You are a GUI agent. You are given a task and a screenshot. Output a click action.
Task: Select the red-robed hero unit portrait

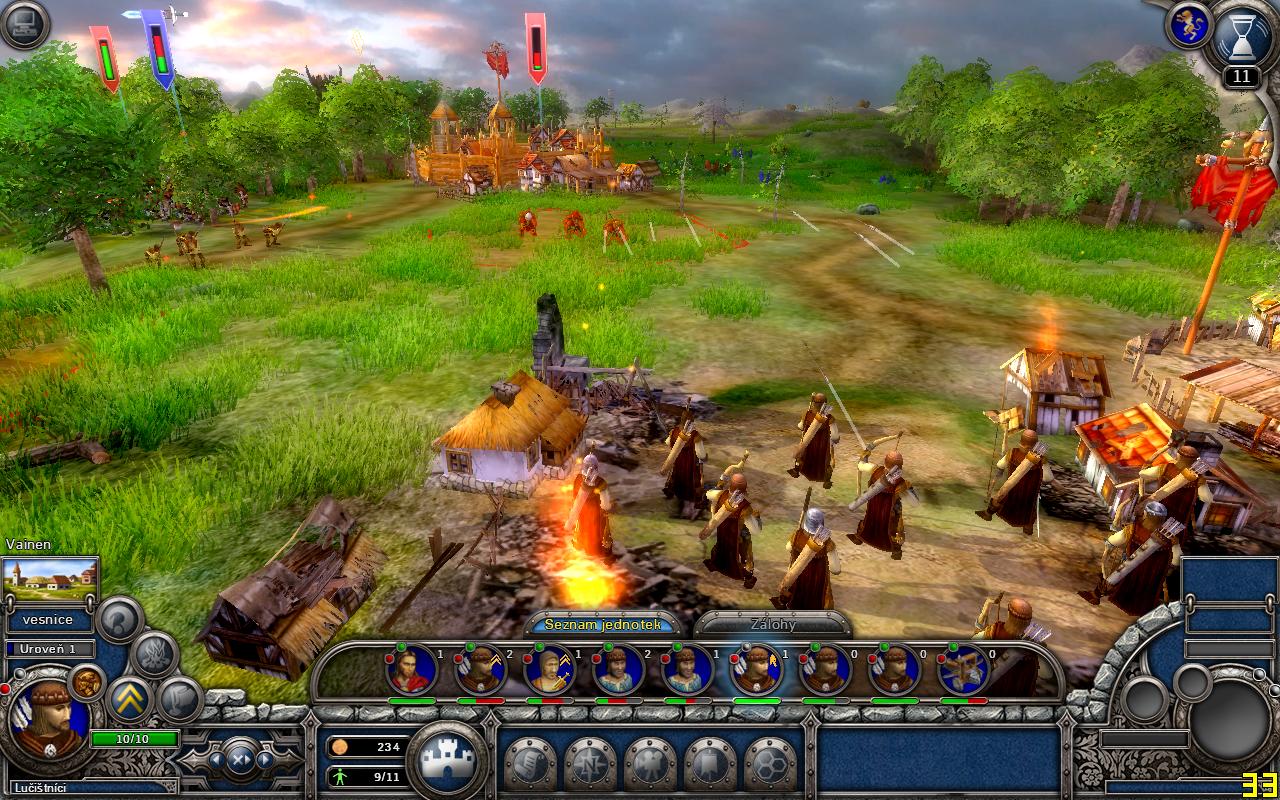411,669
